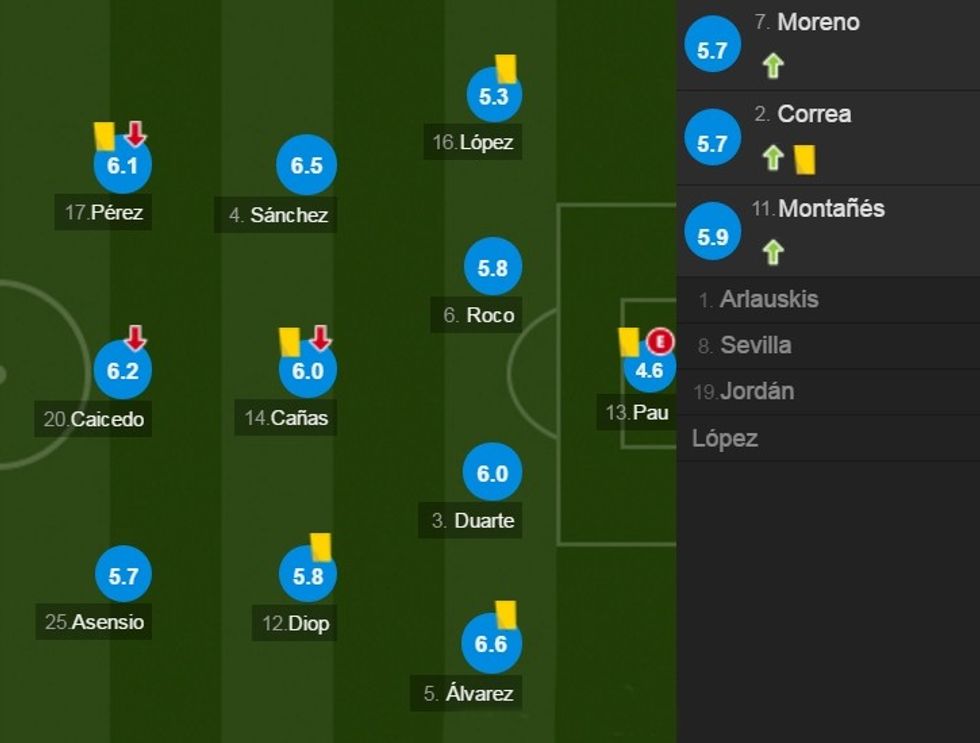This screenshot has width=980, height=743.
Task: Select Cañas in the midfield
Action: pyautogui.click(x=307, y=371)
